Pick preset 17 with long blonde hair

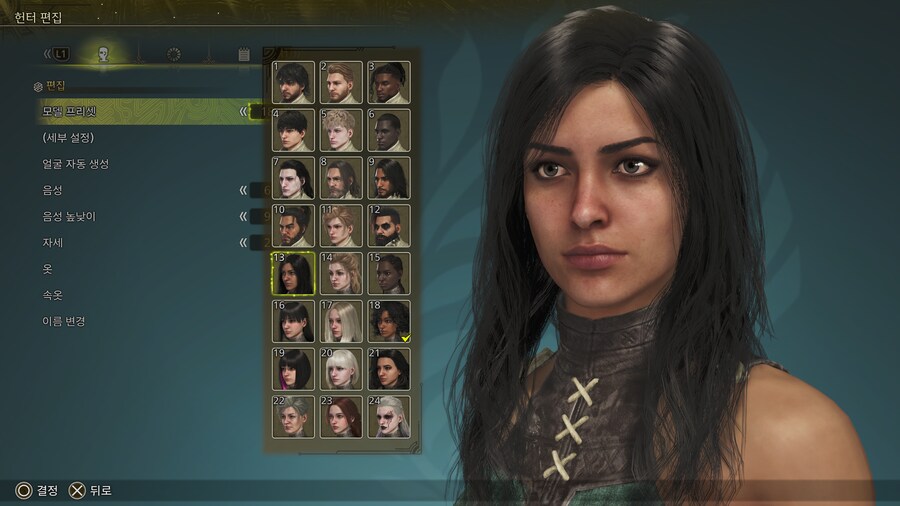tap(341, 321)
